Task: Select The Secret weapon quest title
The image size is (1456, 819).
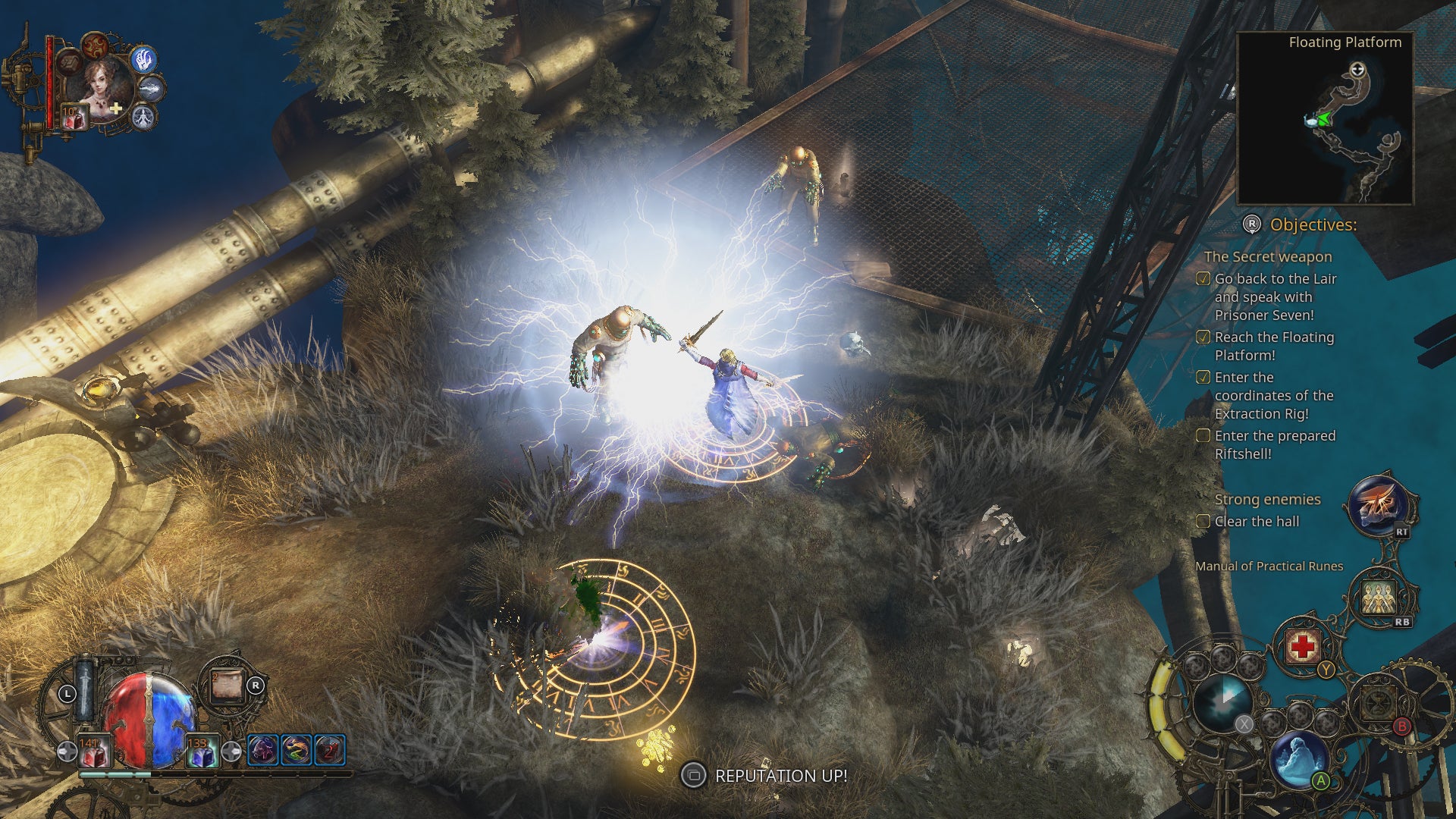Action: coord(1267,257)
